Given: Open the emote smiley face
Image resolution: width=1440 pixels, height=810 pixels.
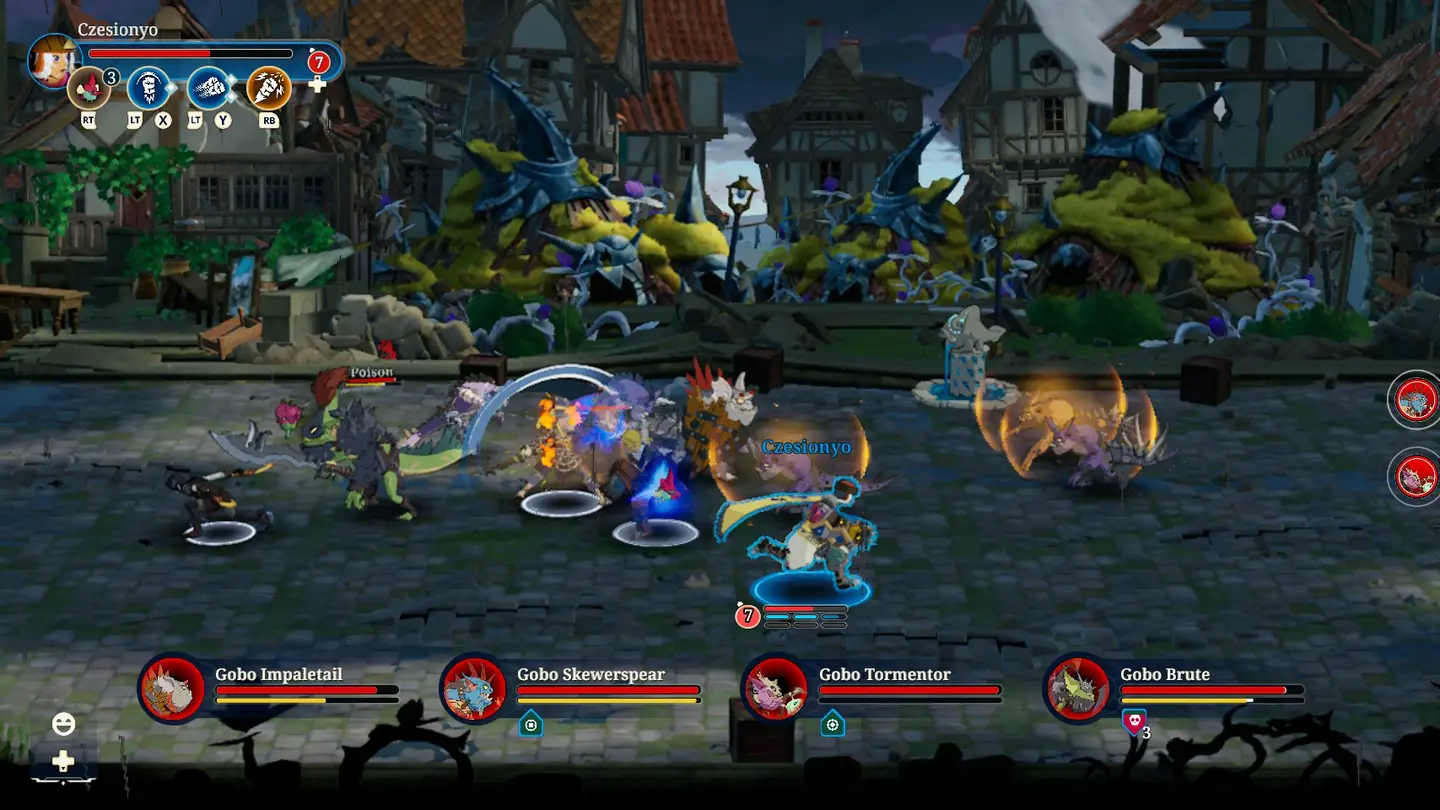Looking at the screenshot, I should click(63, 724).
